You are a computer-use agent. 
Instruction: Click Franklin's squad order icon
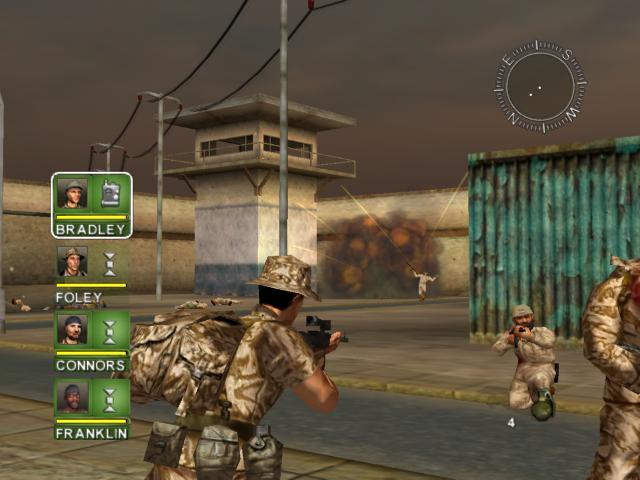click(110, 397)
